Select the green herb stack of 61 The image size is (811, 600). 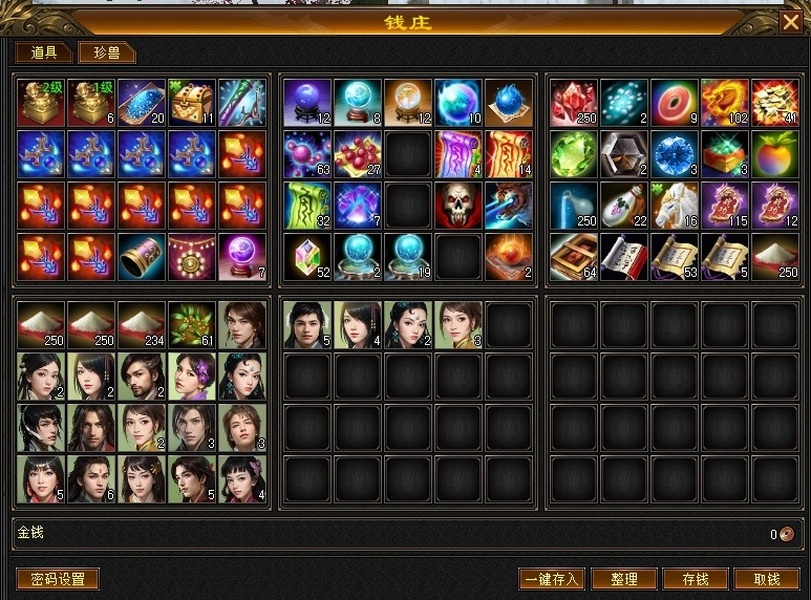pos(192,325)
